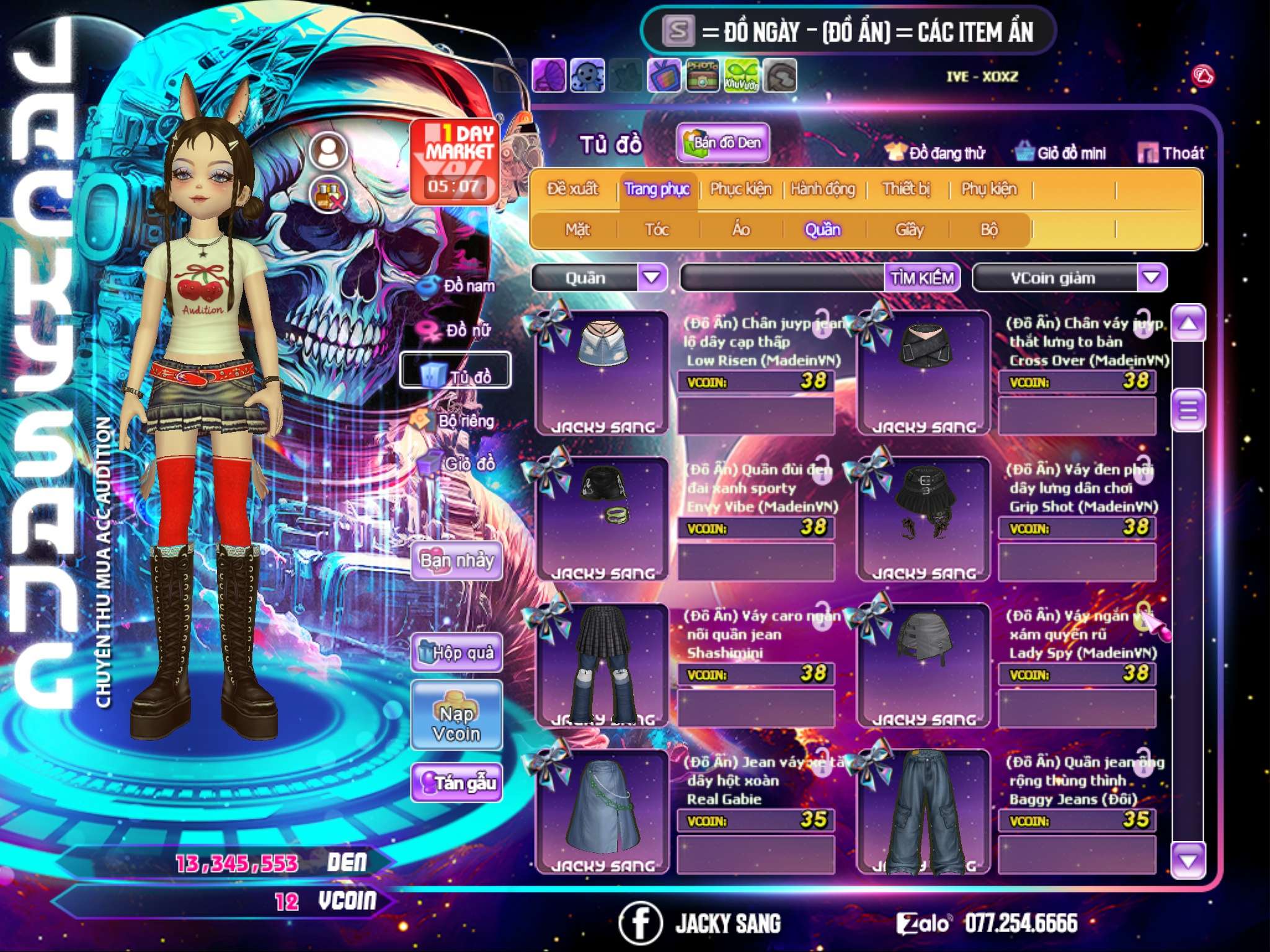
Task: Switch to the Phục kiện tab
Action: tap(740, 189)
